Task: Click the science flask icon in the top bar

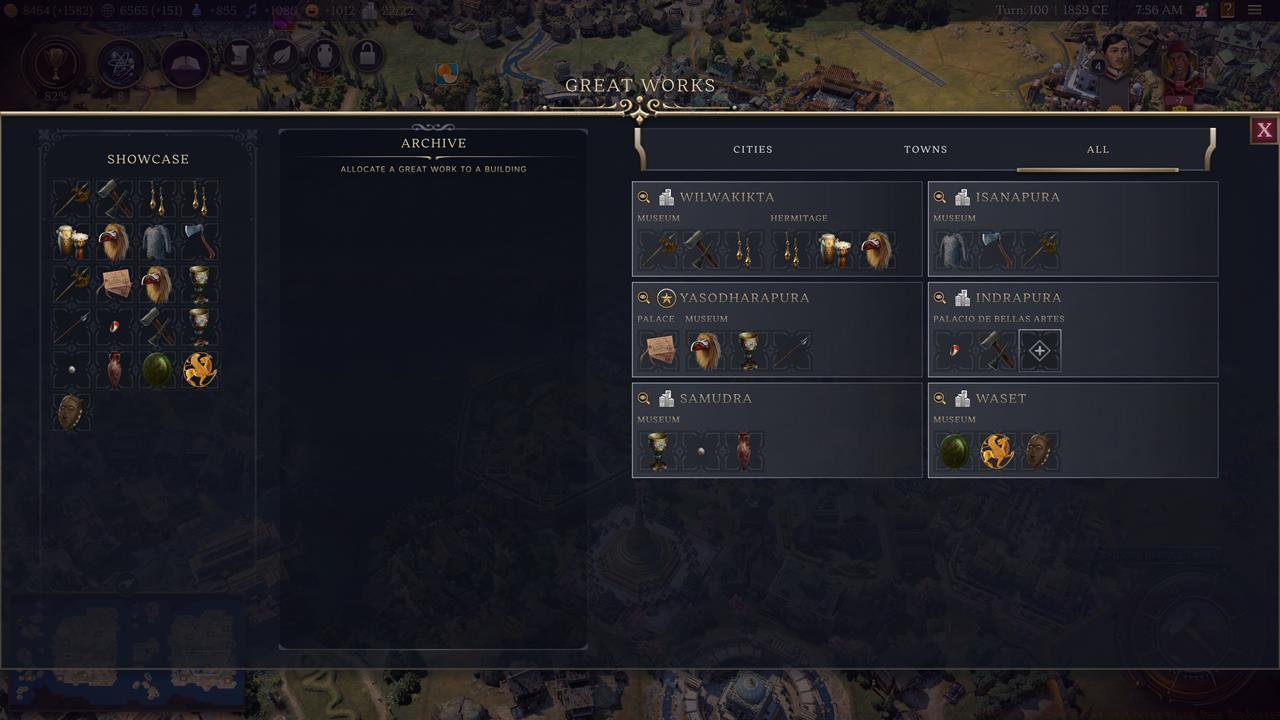Action: 196,10
